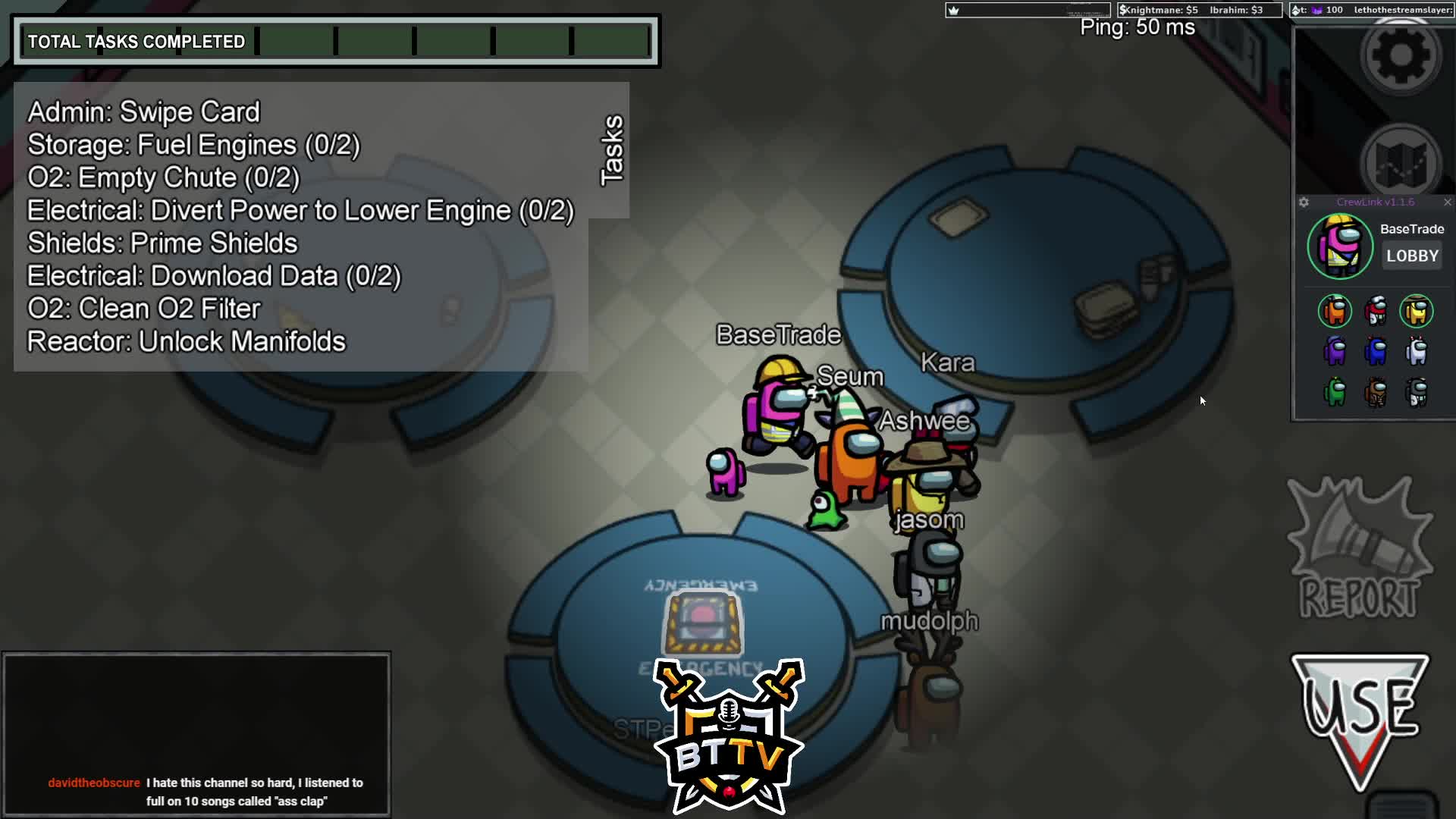Open the gear settings menu
The width and height of the screenshot is (1456, 819).
[1400, 55]
